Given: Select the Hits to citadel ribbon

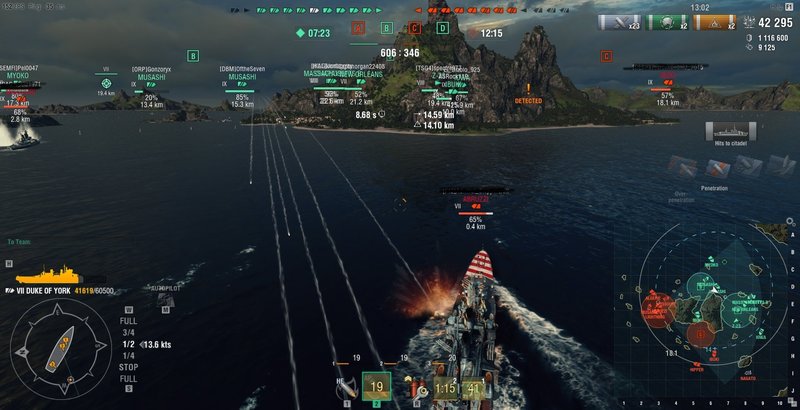Looking at the screenshot, I should pyautogui.click(x=728, y=131).
